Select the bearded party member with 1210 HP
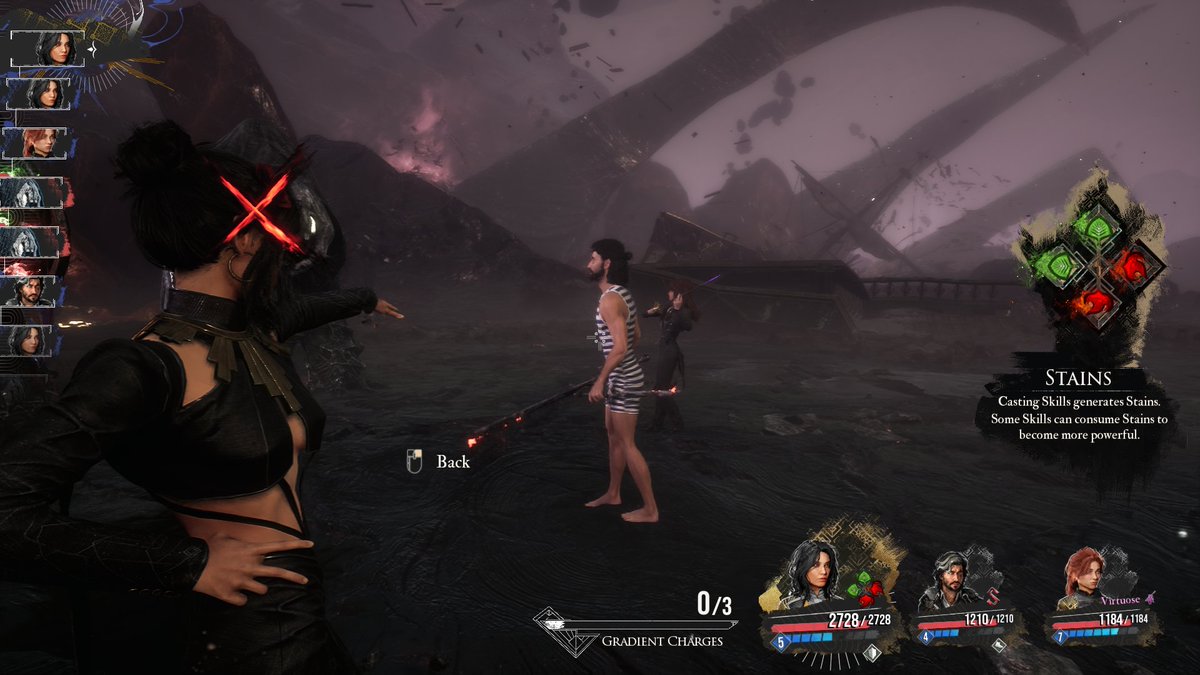Image resolution: width=1200 pixels, height=675 pixels. click(946, 582)
